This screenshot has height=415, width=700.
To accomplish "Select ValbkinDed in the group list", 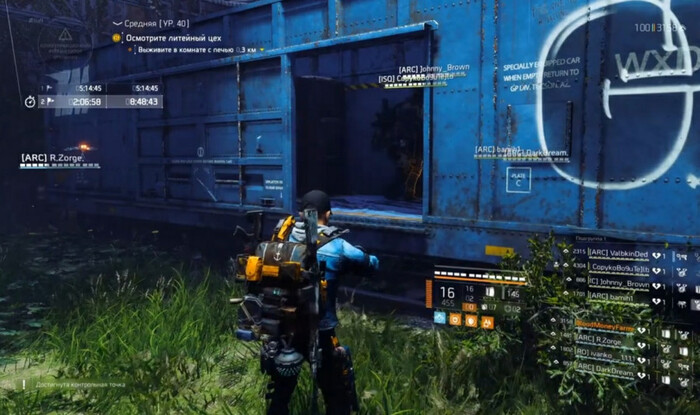I will click(x=618, y=253).
